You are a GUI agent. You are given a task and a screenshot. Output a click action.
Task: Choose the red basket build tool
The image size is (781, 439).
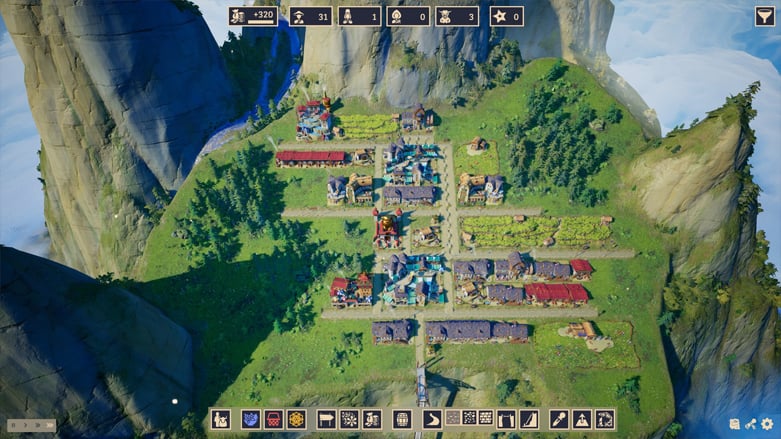pos(273,419)
